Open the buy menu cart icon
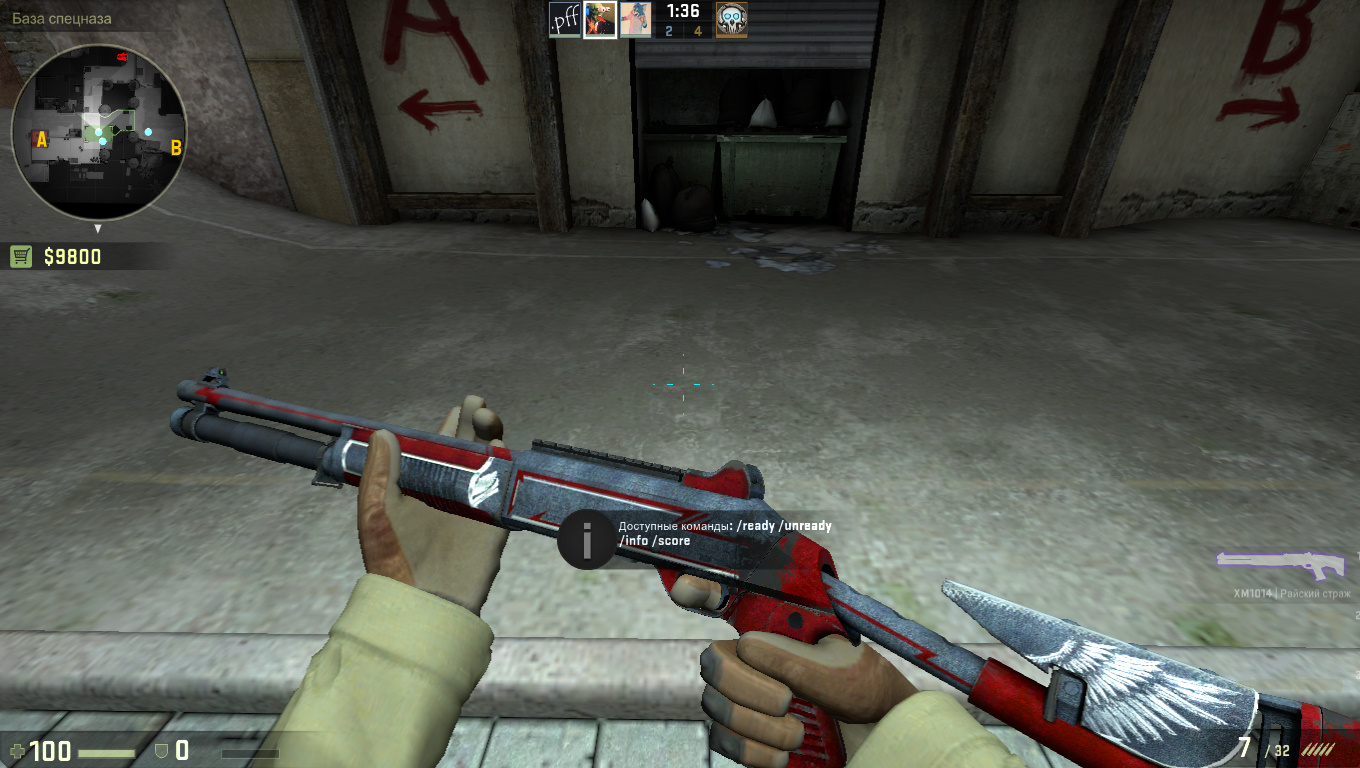 pos(21,257)
